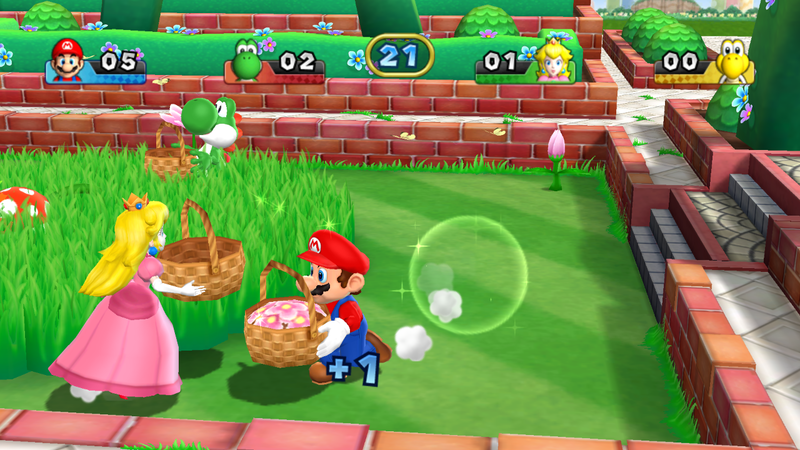800x450 pixels.
Task: Select Yoshi's portrait icon in the score bar
Action: pyautogui.click(x=246, y=59)
